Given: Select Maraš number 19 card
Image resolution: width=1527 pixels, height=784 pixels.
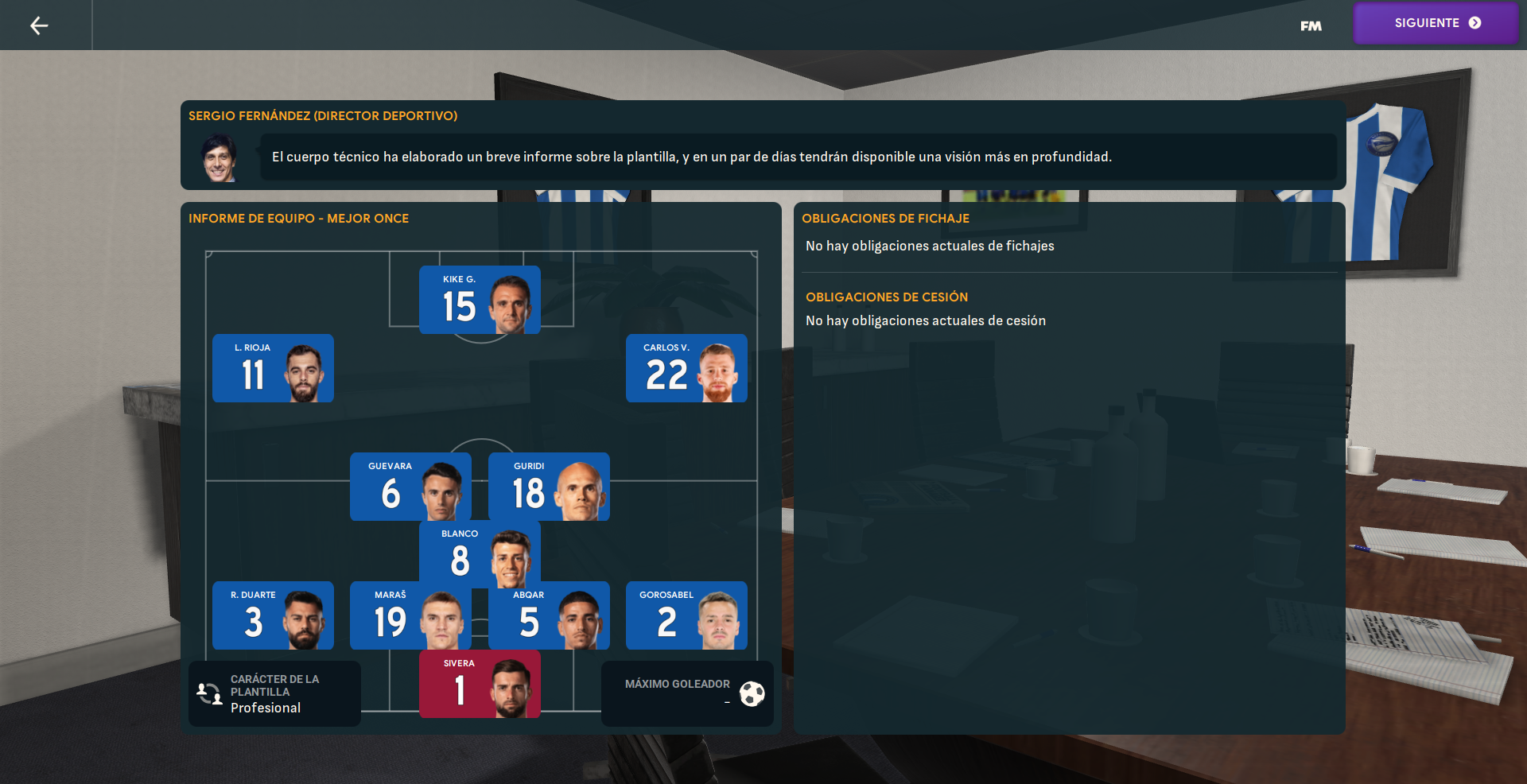Looking at the screenshot, I should tap(410, 615).
